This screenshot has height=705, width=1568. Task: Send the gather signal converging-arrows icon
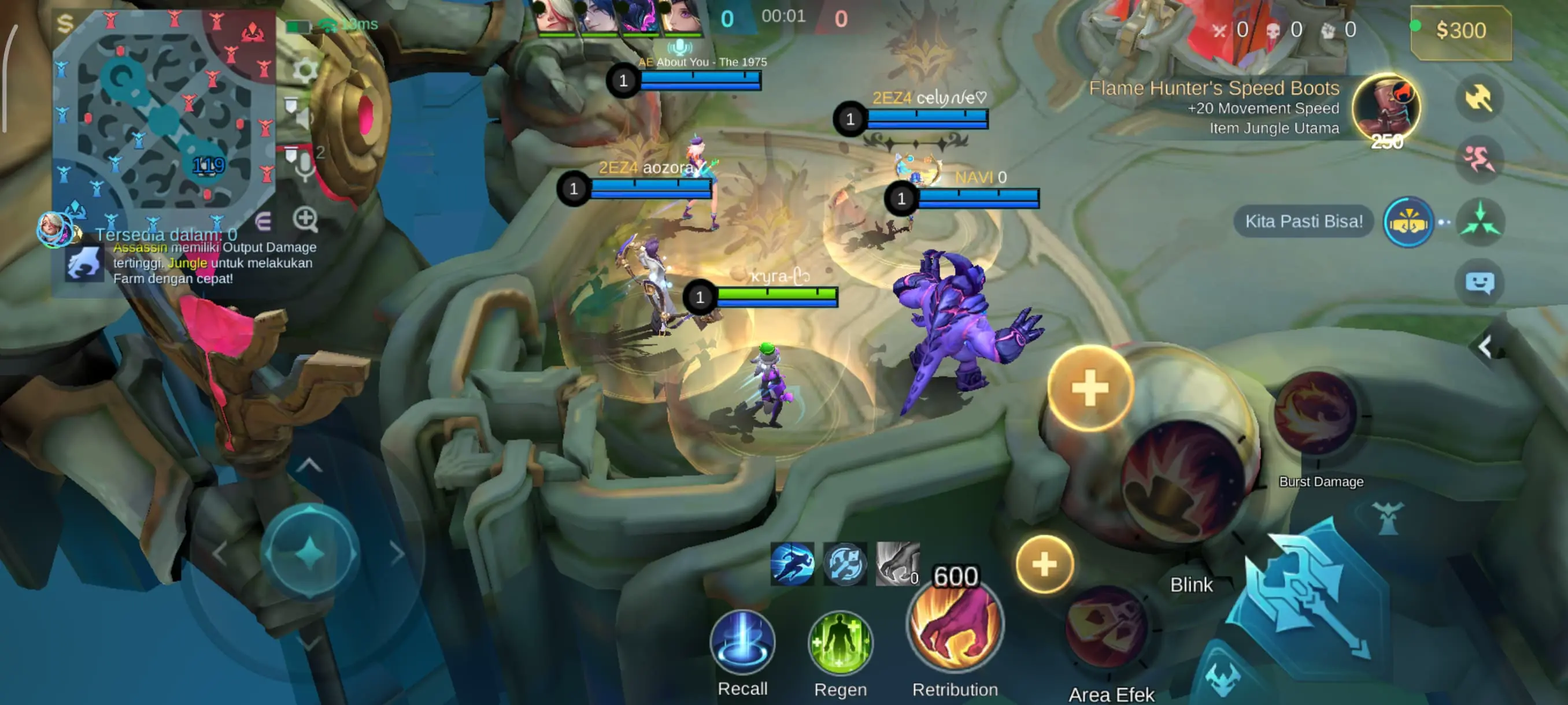pyautogui.click(x=1480, y=221)
